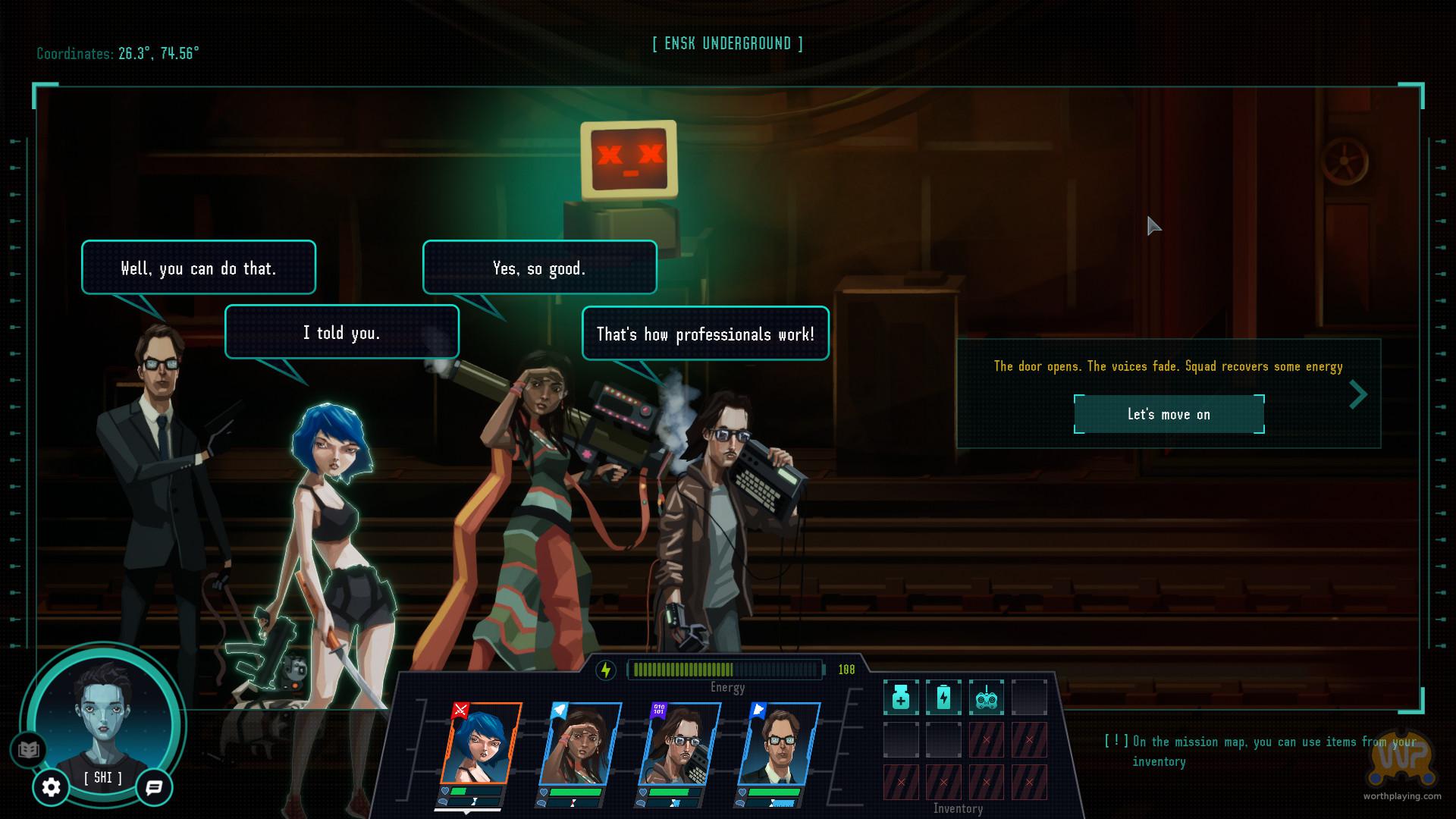Open the chat log speech bubble
Image resolution: width=1456 pixels, height=819 pixels.
pyautogui.click(x=154, y=788)
